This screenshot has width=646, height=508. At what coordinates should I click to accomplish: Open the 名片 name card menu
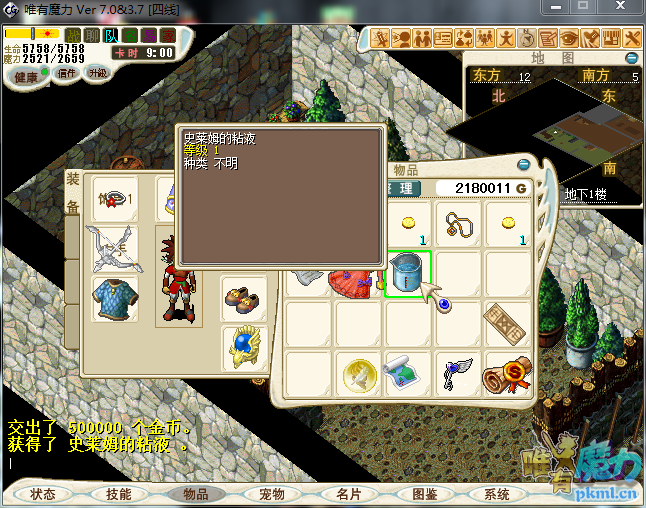point(348,494)
